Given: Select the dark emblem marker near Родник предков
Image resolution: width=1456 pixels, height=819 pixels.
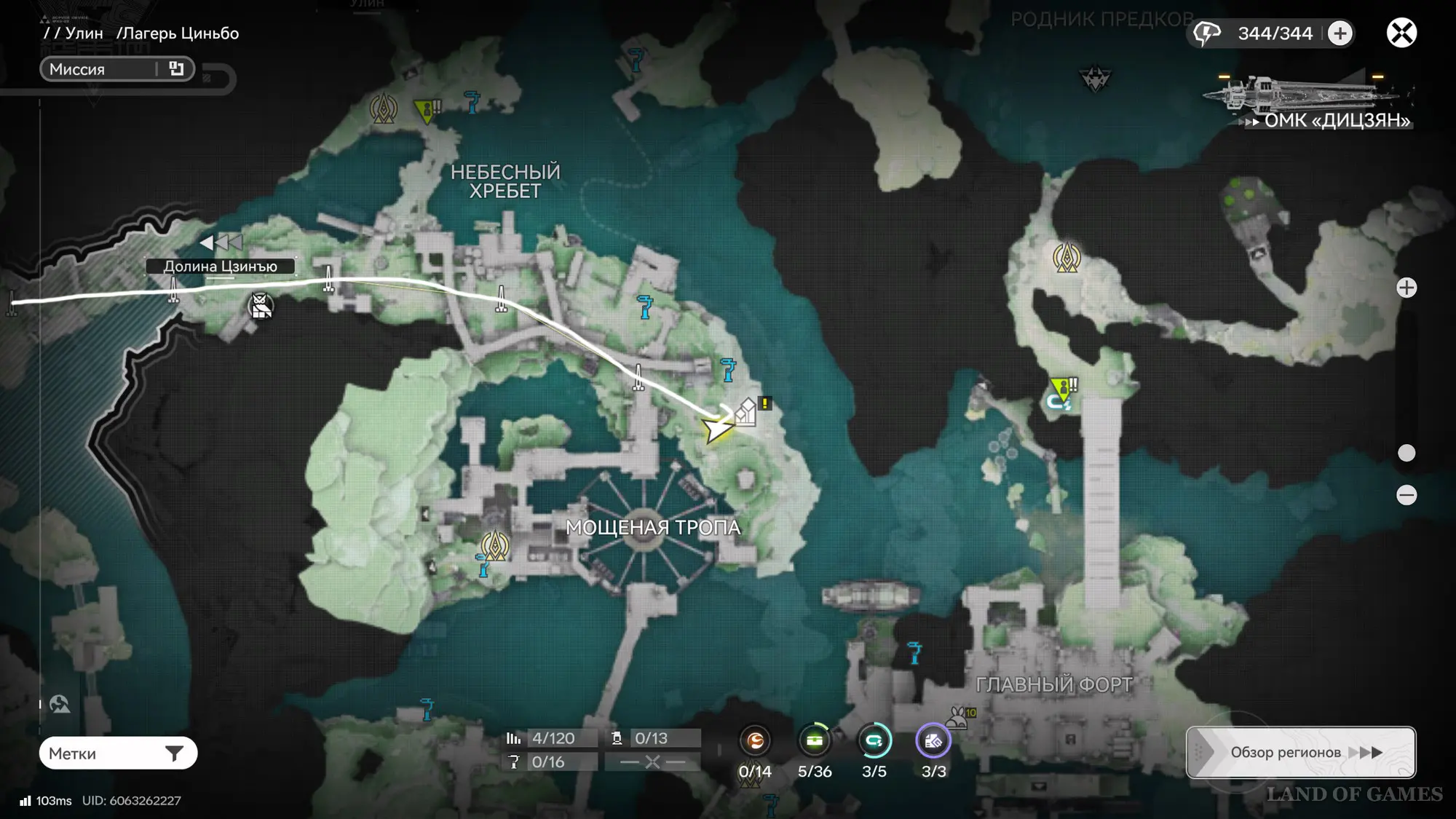Looking at the screenshot, I should point(1095,78).
